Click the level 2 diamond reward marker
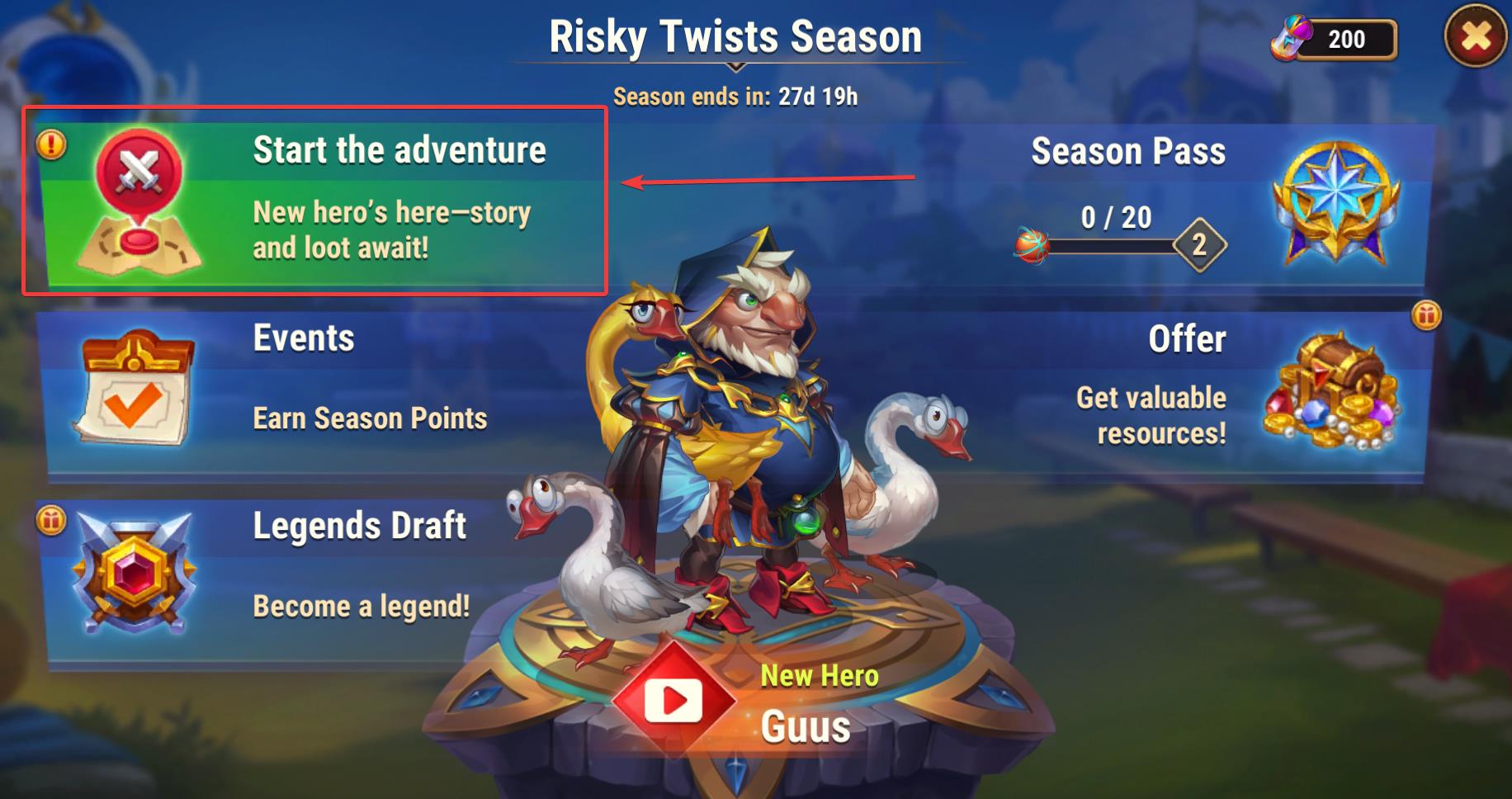The height and width of the screenshot is (799, 1512). coord(1199,244)
